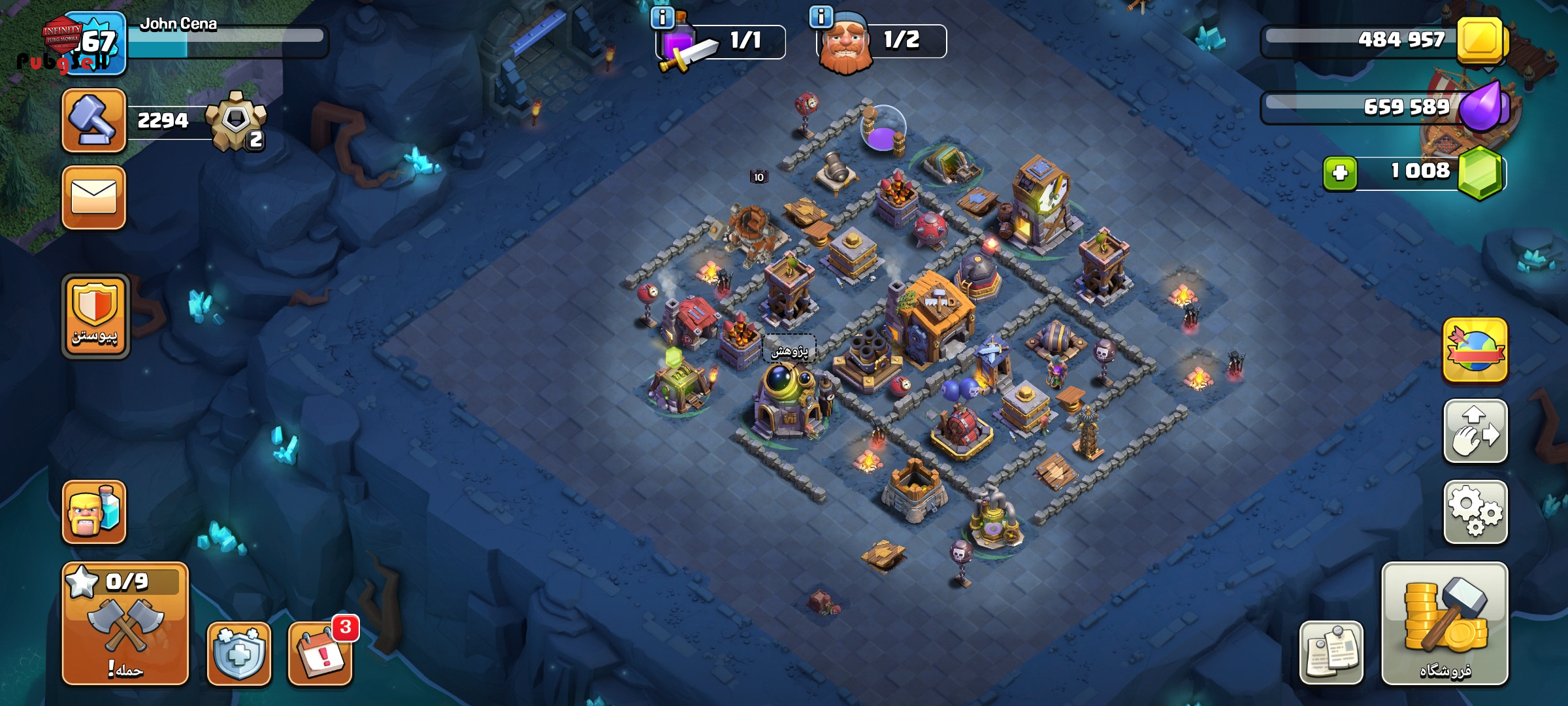
Task: Tap the hammer builder trophies button
Action: pos(94,121)
